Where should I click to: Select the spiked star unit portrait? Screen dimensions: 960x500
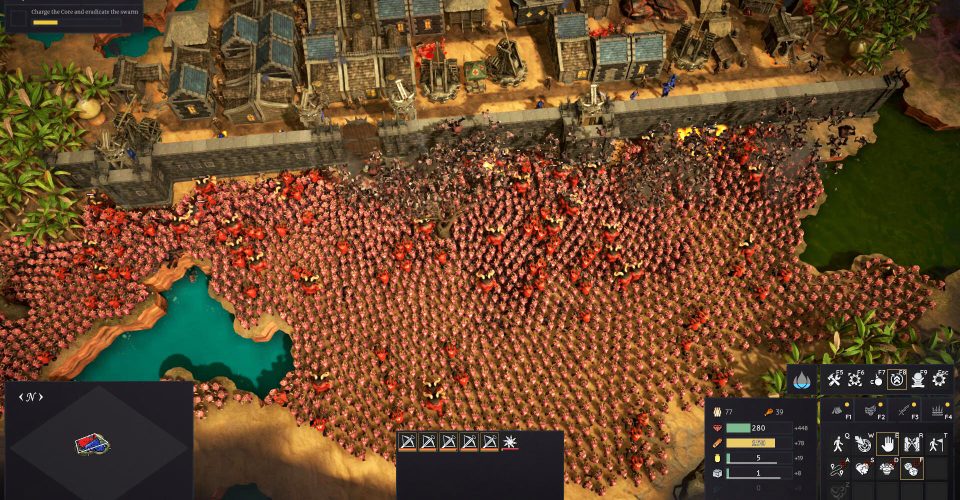coord(510,441)
